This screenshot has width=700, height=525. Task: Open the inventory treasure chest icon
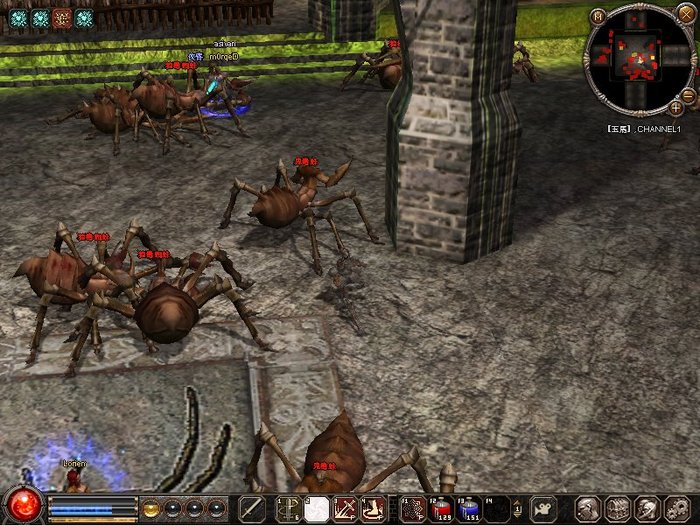click(x=615, y=508)
